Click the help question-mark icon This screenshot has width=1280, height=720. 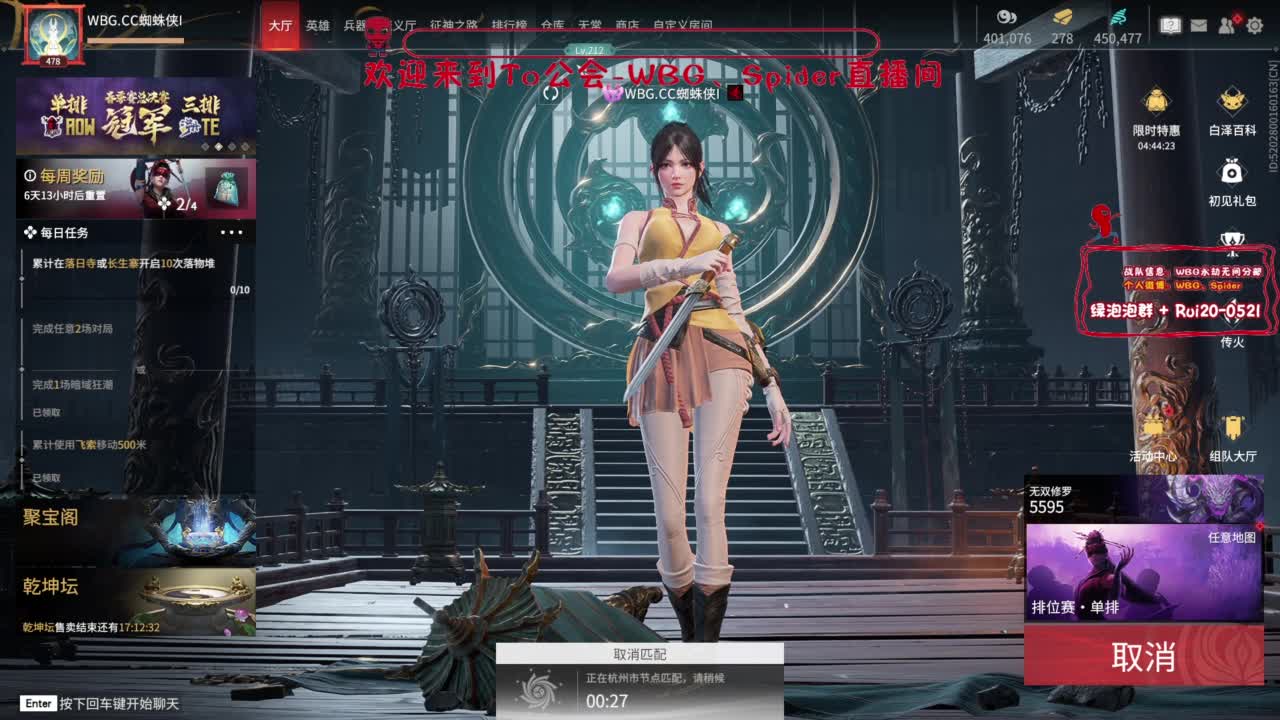pos(1170,21)
